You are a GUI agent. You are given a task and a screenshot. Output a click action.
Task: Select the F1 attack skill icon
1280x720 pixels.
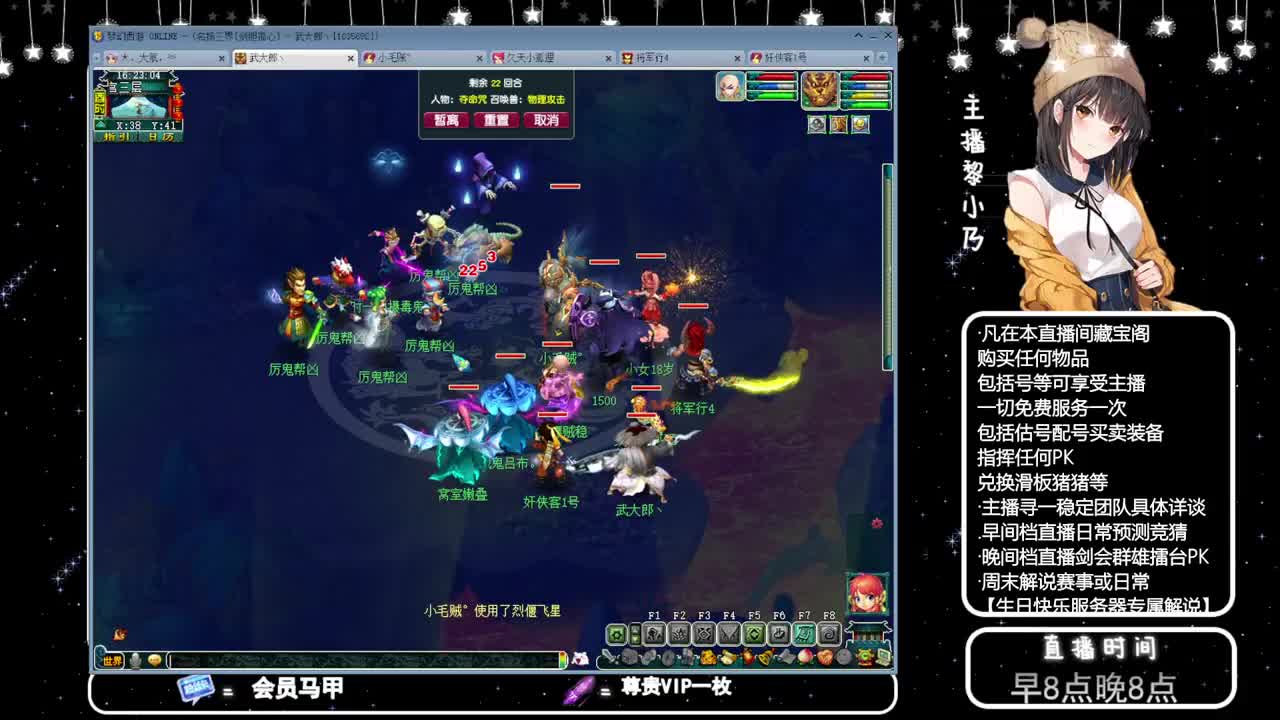[x=653, y=632]
